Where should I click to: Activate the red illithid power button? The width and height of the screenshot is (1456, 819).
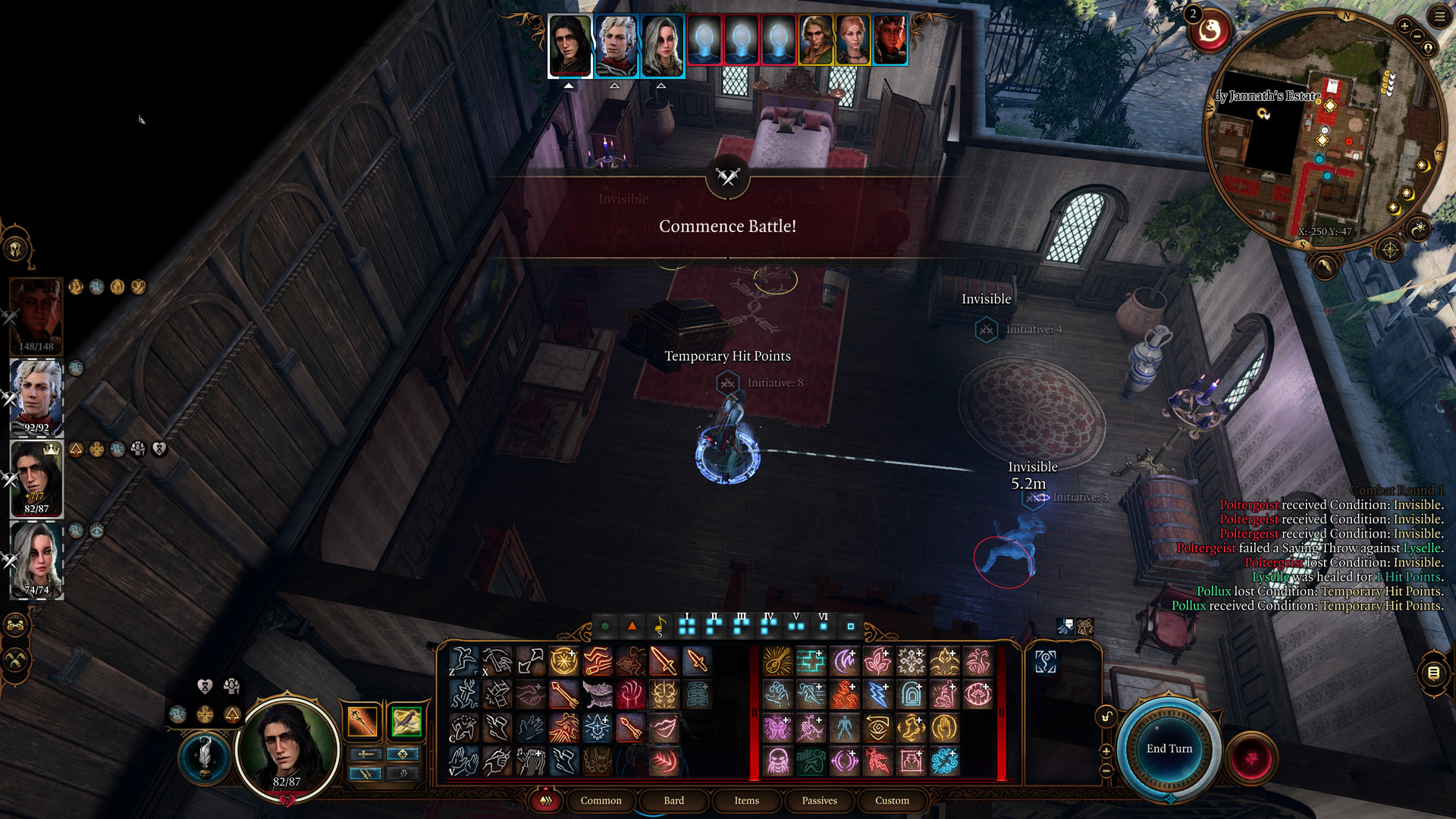(x=1251, y=758)
